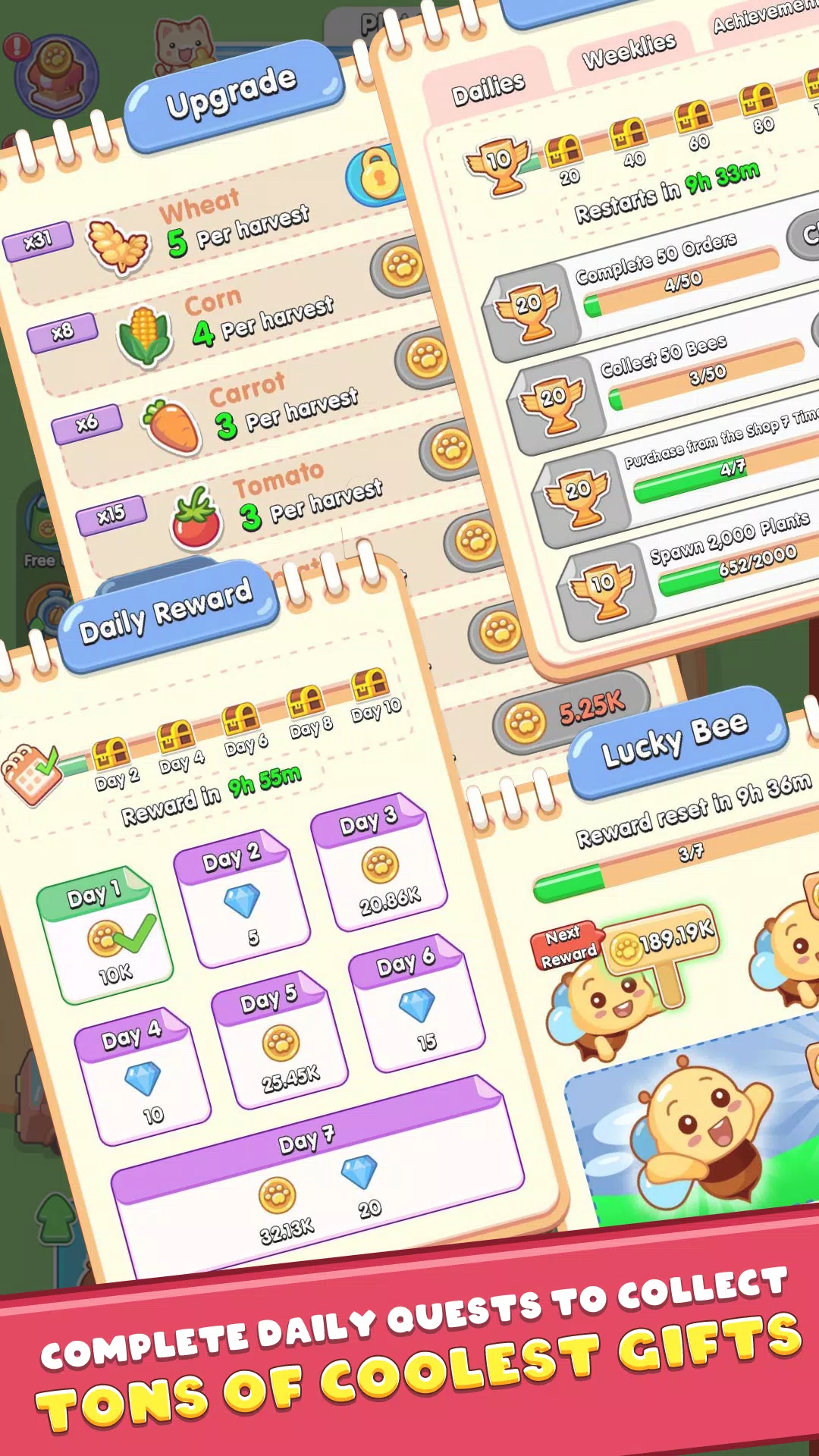Claim the Day 2 diamond reward

pyautogui.click(x=242, y=899)
